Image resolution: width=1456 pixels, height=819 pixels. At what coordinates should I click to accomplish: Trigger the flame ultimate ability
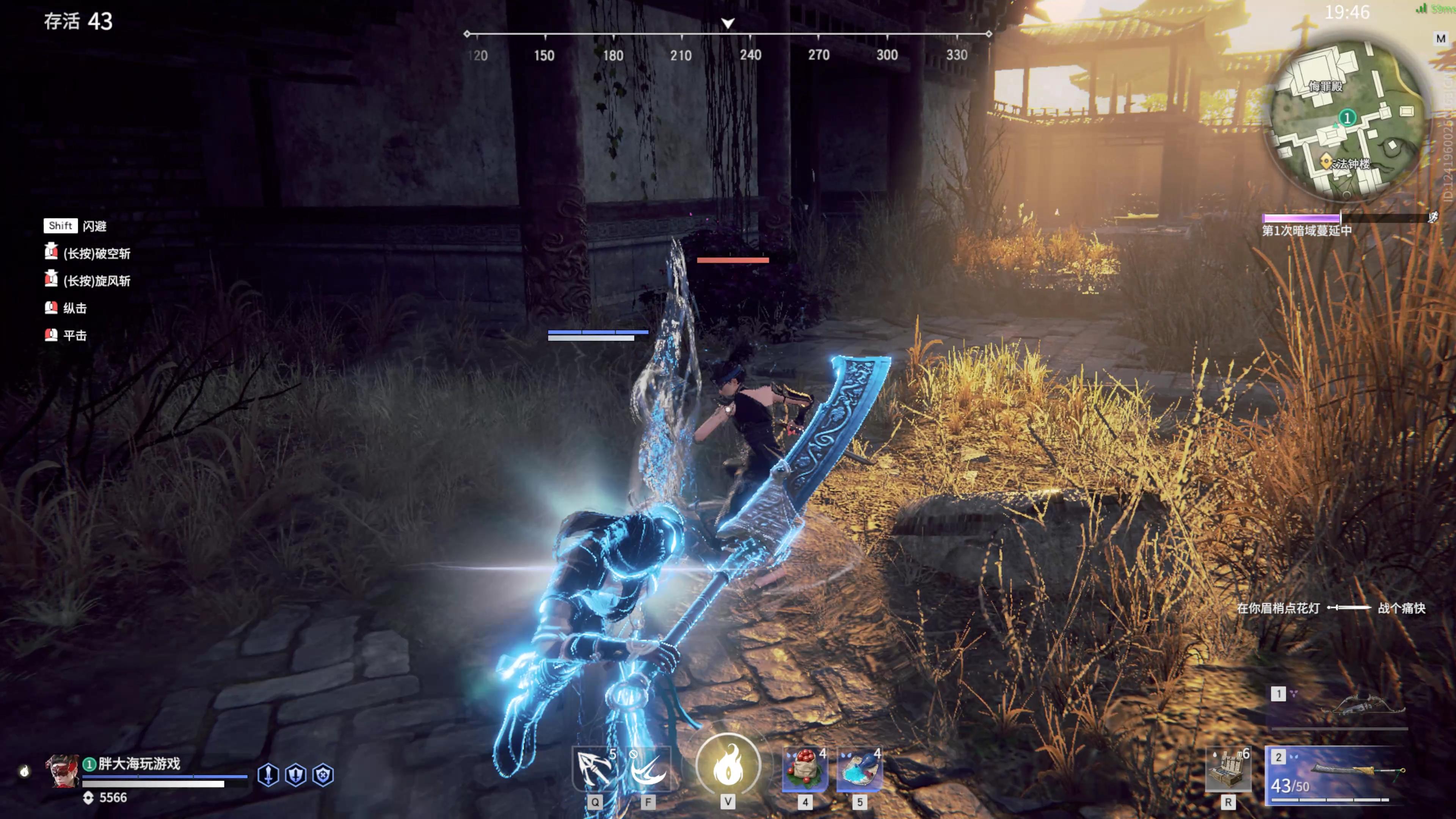(x=728, y=765)
